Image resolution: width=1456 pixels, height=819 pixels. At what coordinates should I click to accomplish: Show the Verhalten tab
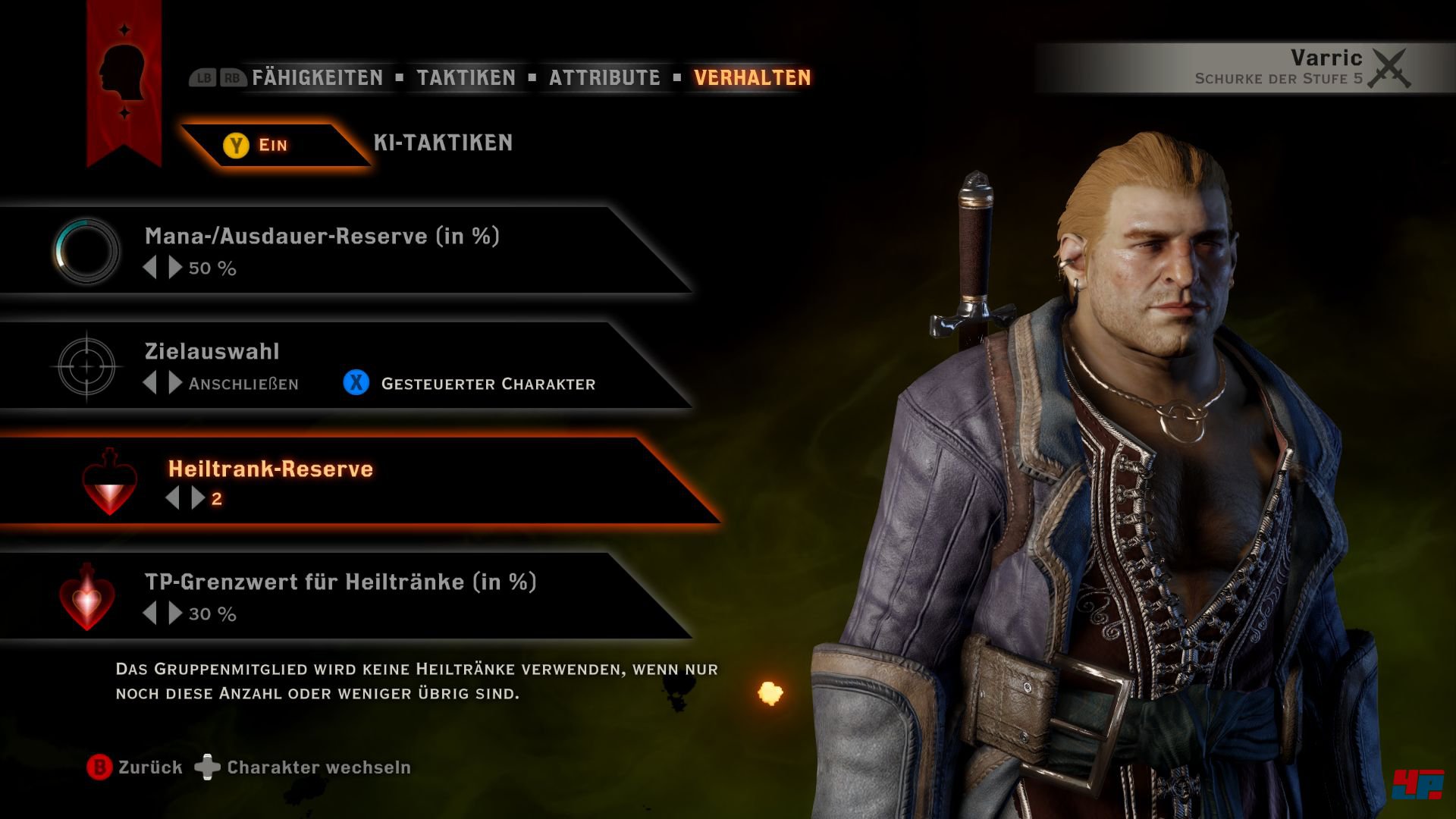[752, 77]
